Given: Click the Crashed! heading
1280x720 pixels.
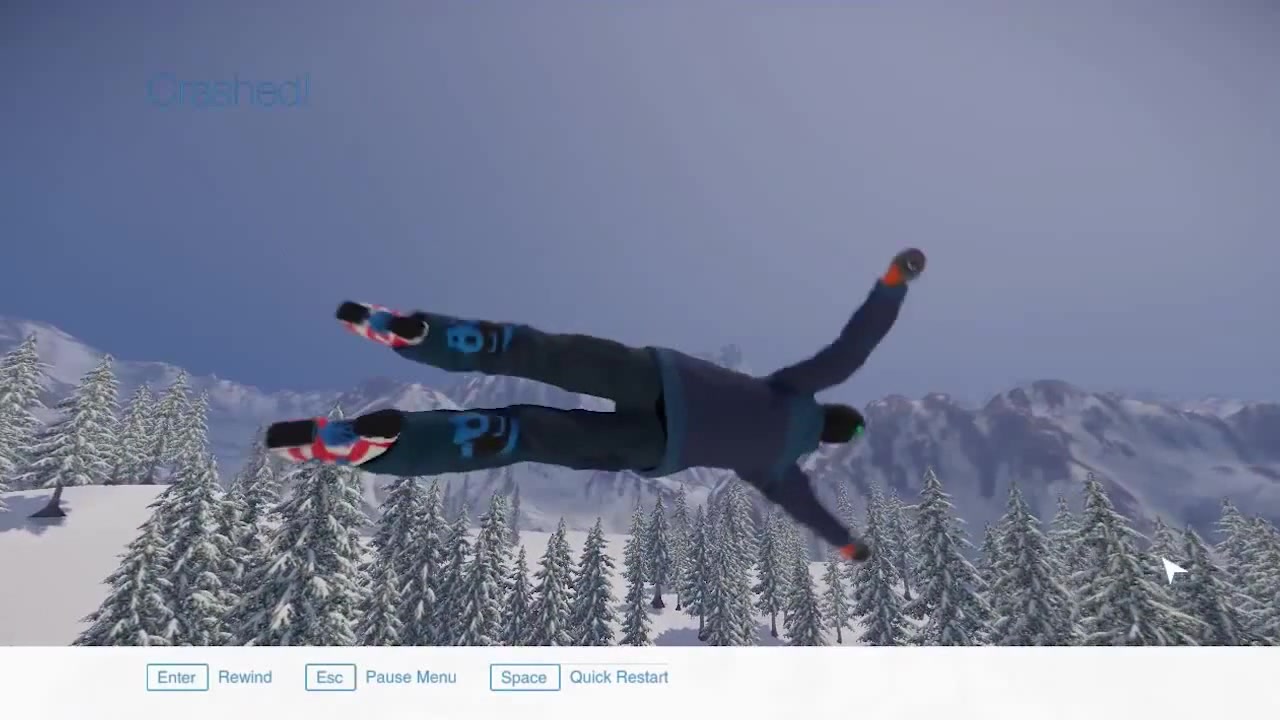Looking at the screenshot, I should [x=228, y=90].
